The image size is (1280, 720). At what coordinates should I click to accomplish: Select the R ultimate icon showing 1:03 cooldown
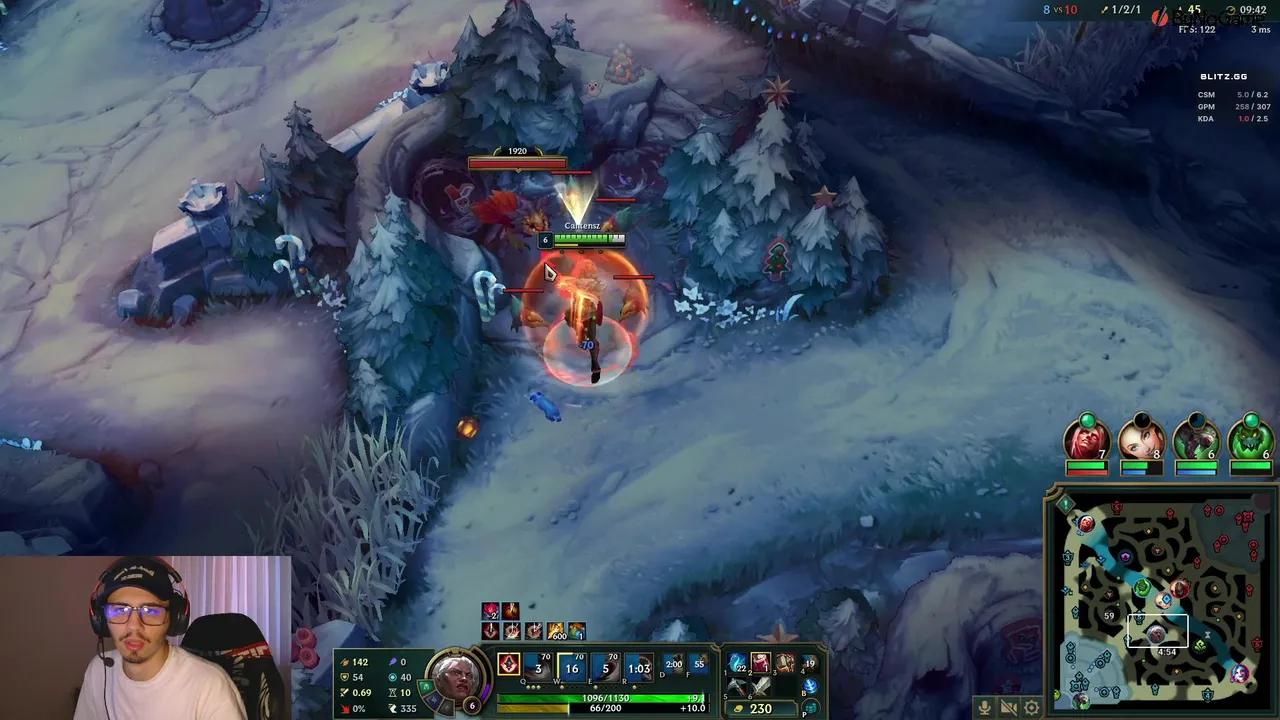[637, 665]
